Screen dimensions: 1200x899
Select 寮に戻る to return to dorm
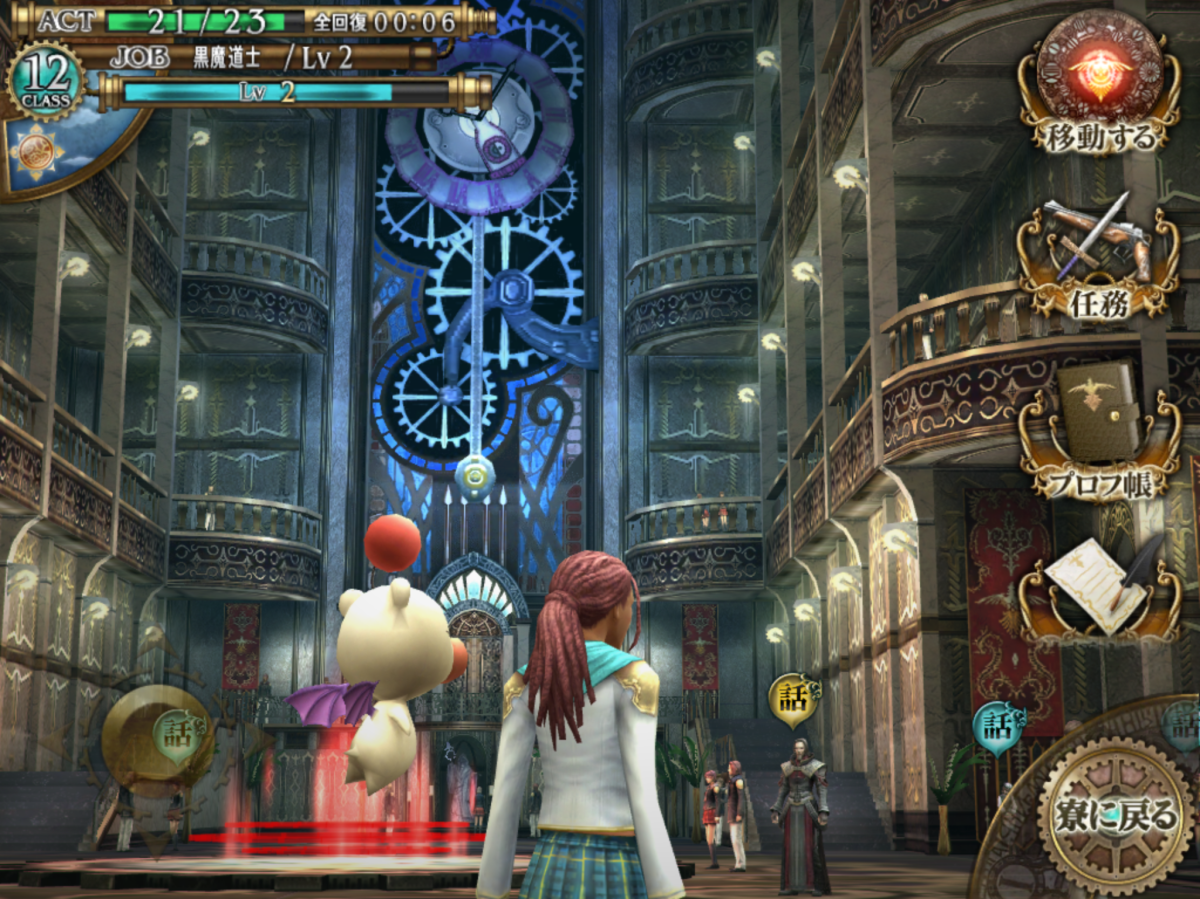pos(1115,815)
